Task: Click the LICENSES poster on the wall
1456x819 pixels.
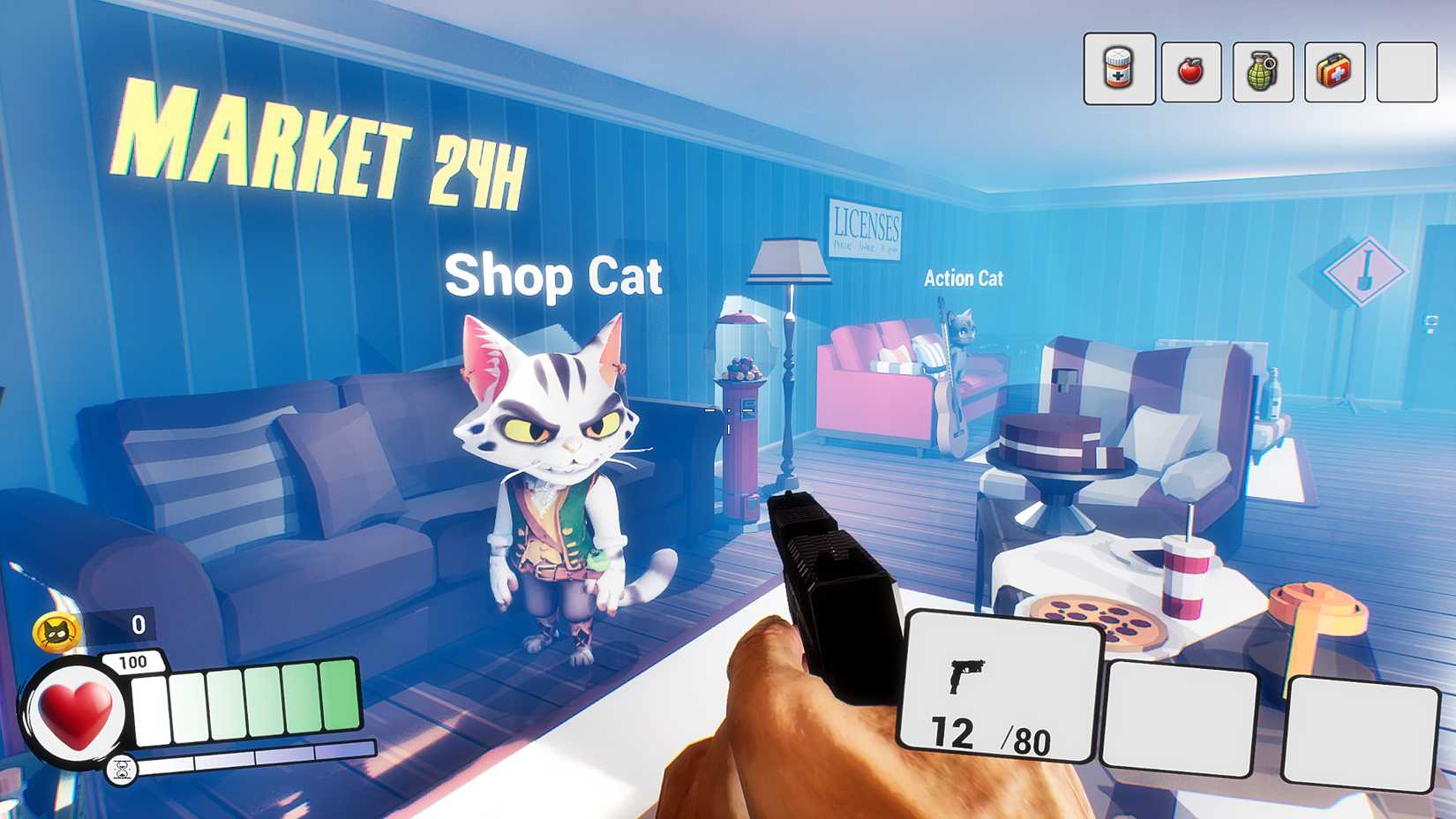Action: click(x=867, y=228)
